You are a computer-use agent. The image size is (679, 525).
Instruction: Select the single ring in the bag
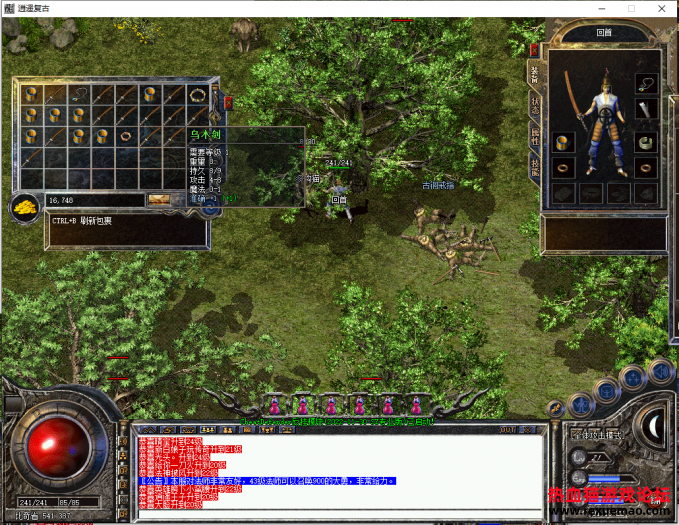point(127,134)
